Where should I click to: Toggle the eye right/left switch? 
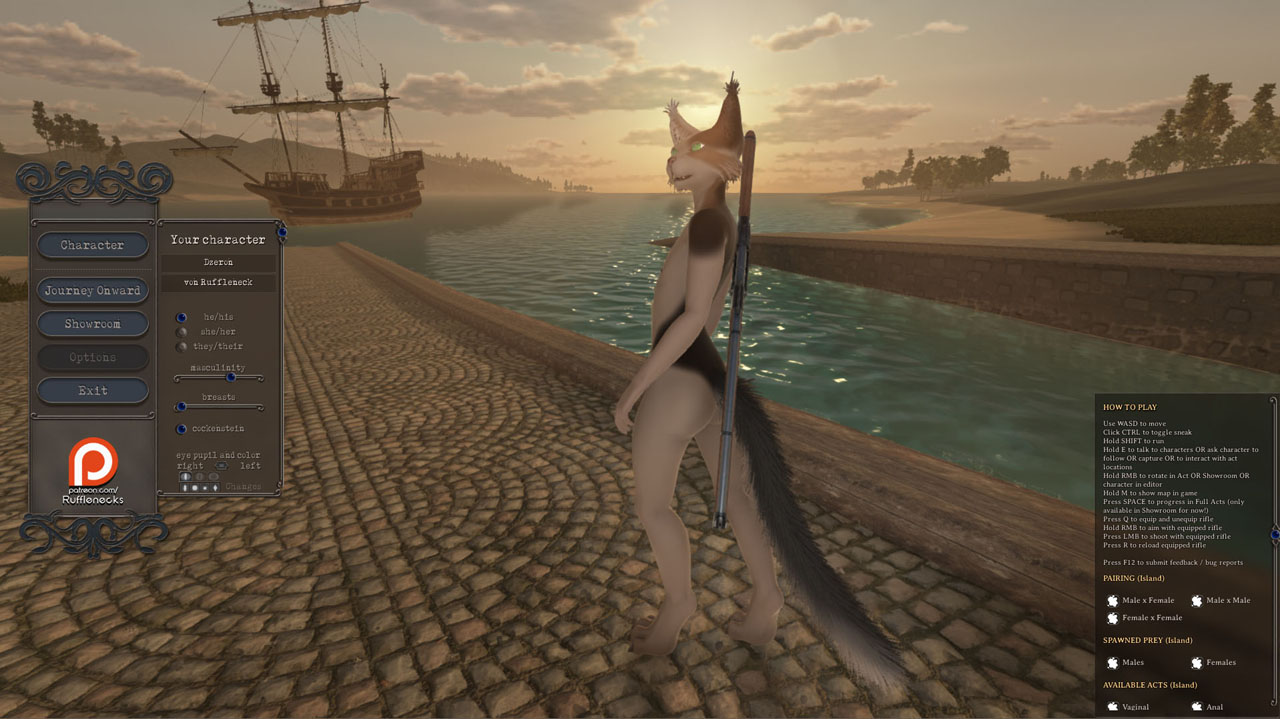coord(222,465)
